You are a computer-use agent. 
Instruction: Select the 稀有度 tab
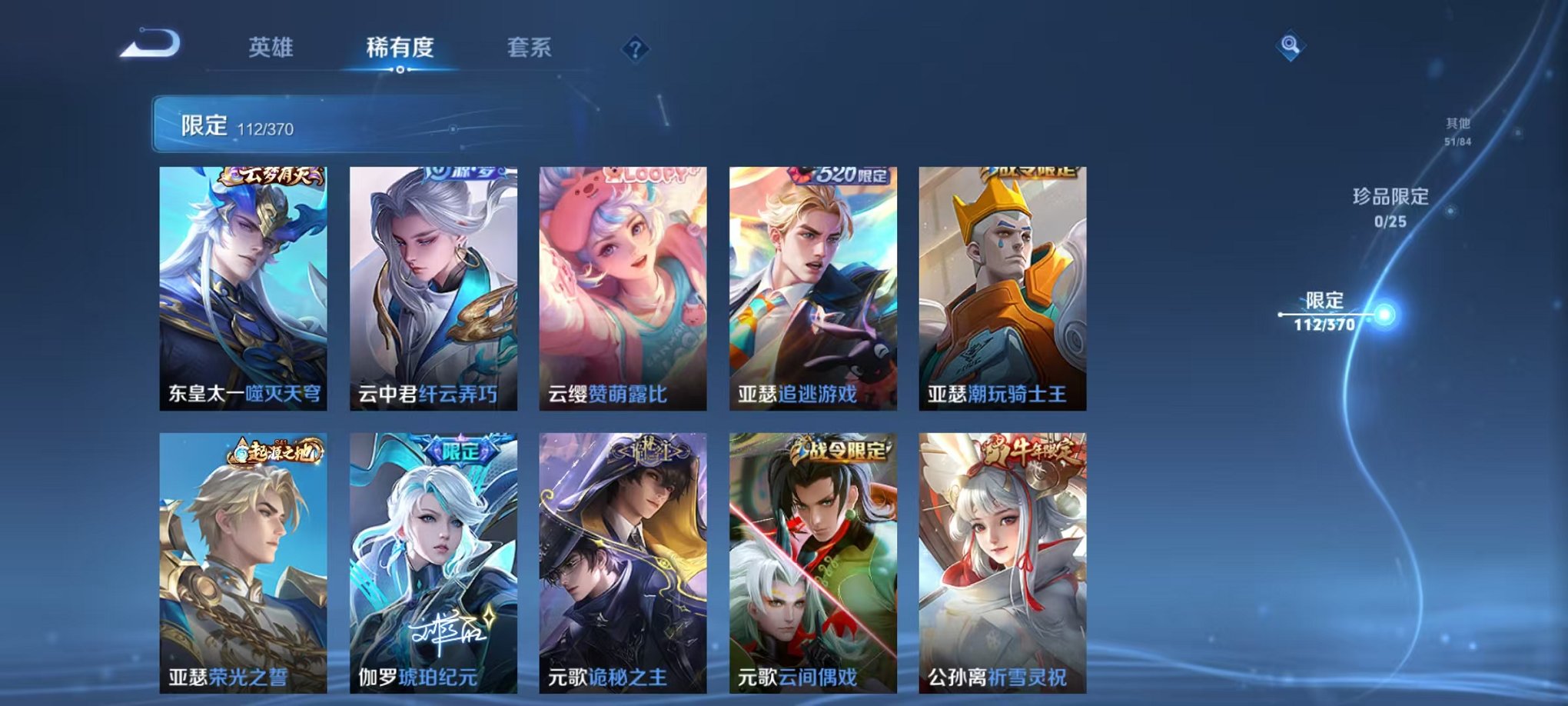(400, 48)
